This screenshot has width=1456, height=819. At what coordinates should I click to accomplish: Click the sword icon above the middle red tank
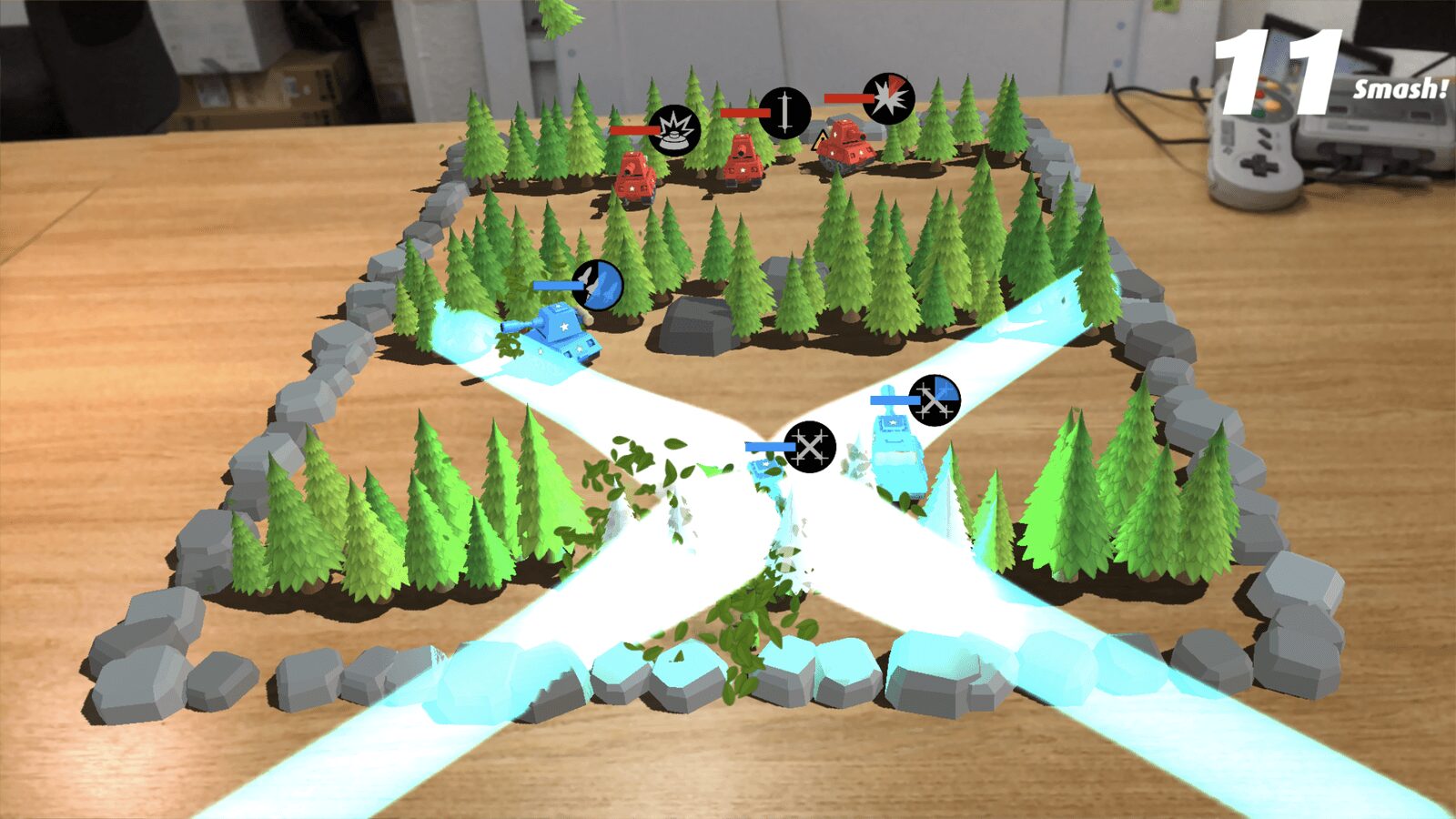786,111
